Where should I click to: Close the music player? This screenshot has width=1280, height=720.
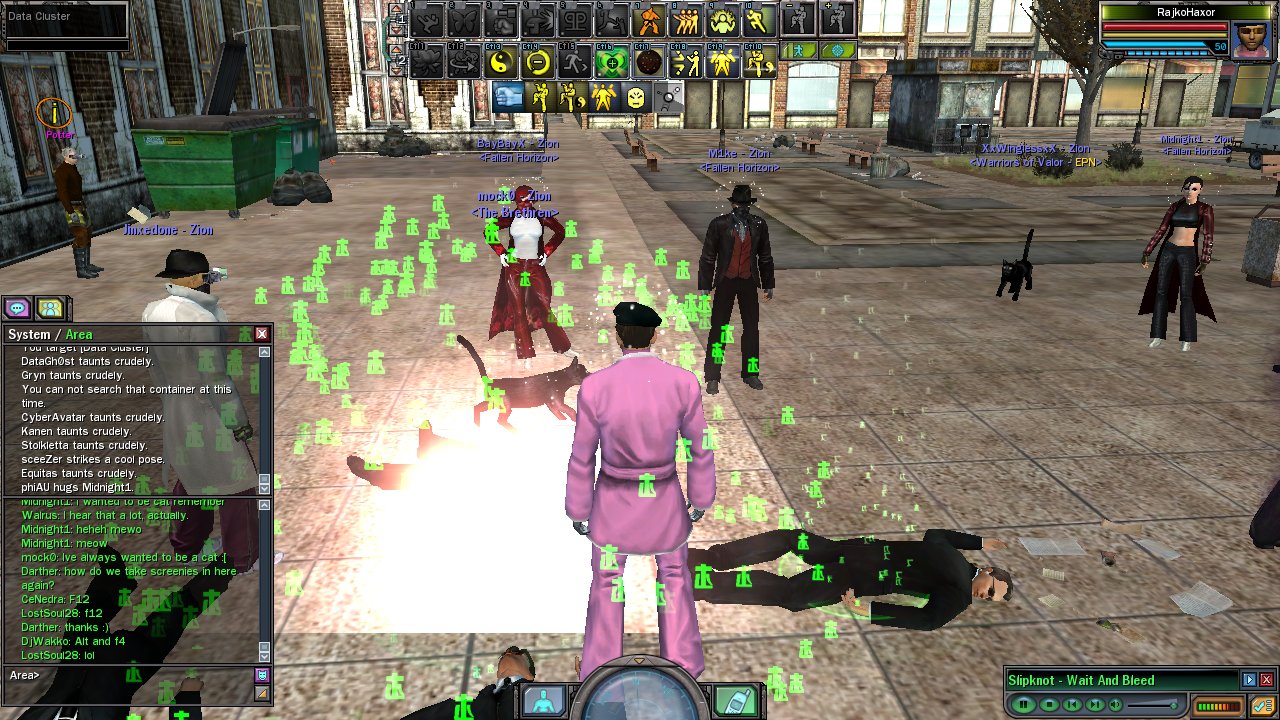coord(1266,680)
